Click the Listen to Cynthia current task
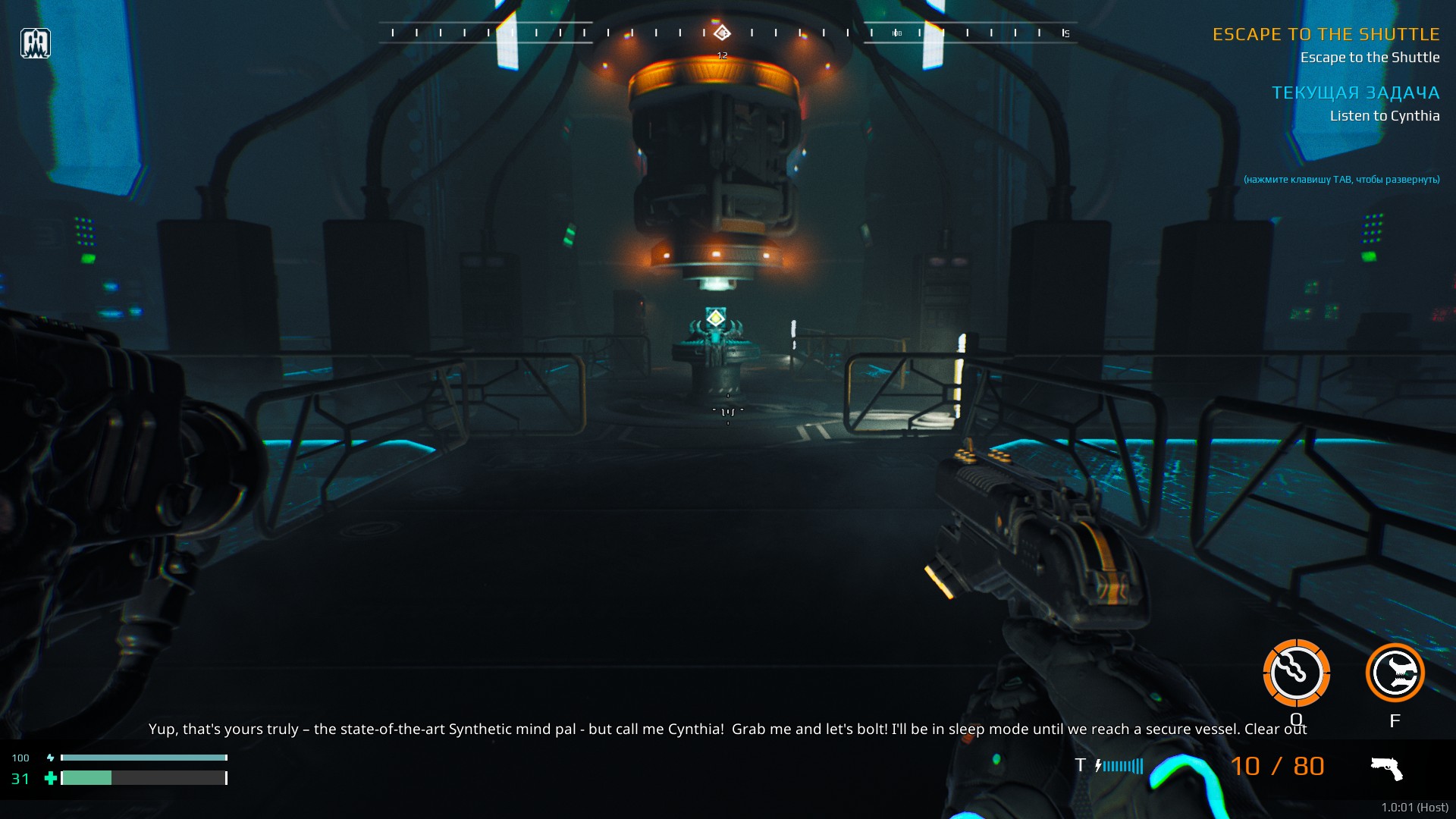The height and width of the screenshot is (819, 1456). tap(1384, 116)
